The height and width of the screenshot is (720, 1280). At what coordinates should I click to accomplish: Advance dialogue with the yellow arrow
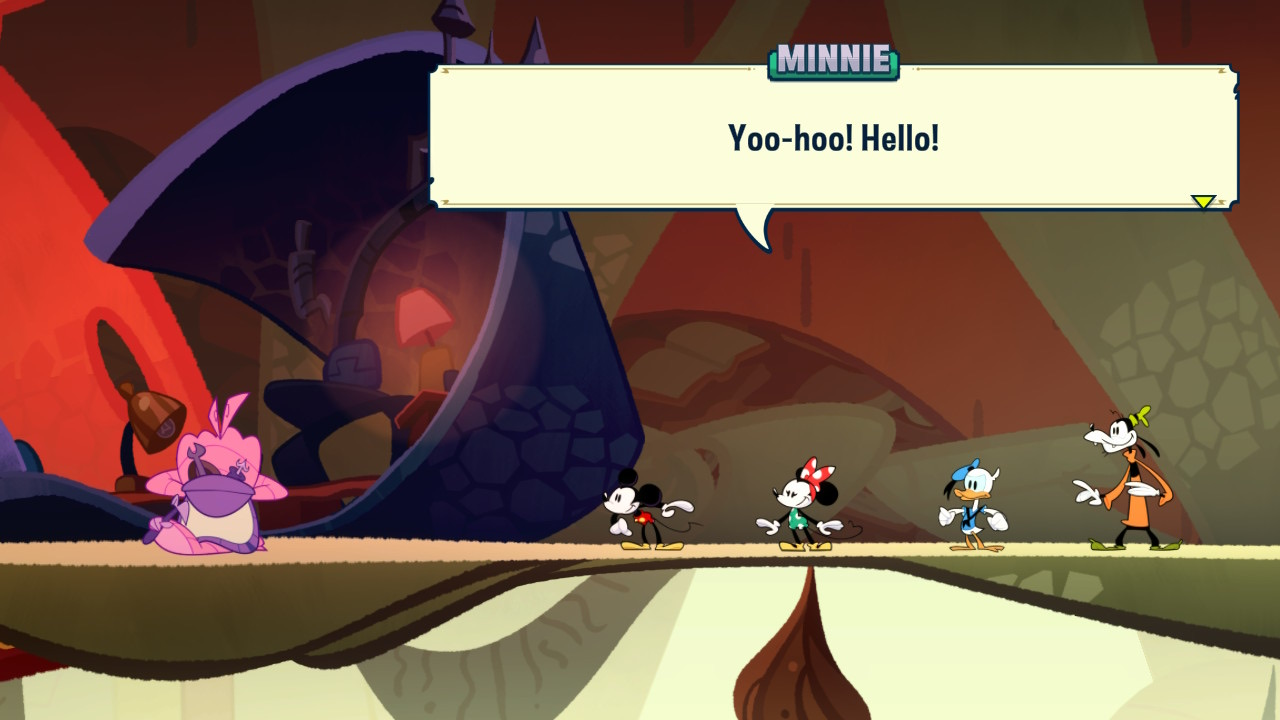[1203, 202]
